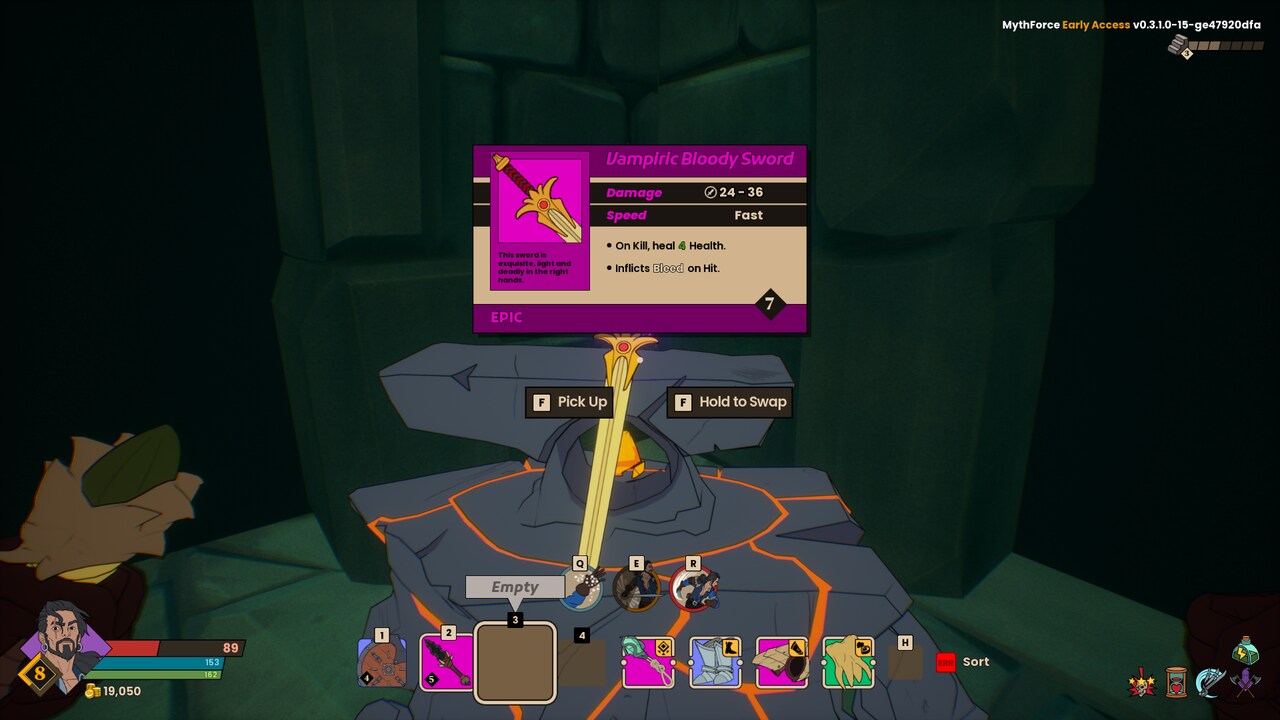The width and height of the screenshot is (1280, 720).
Task: Activate the R dash strike ability
Action: click(694, 588)
